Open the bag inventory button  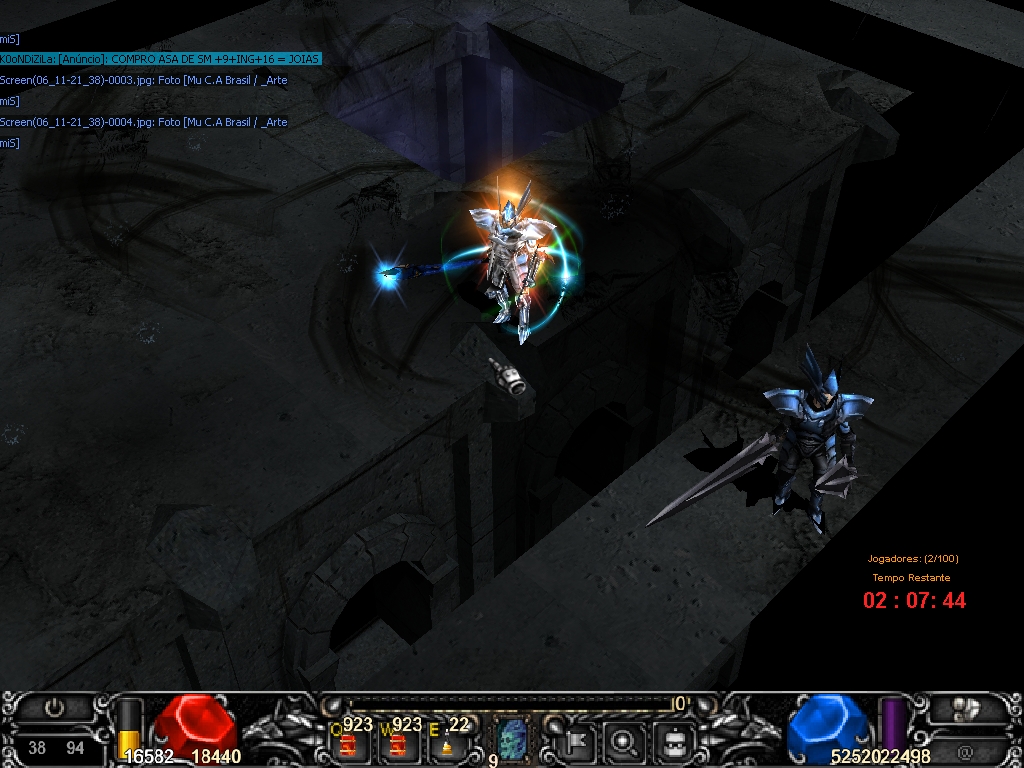(x=675, y=742)
